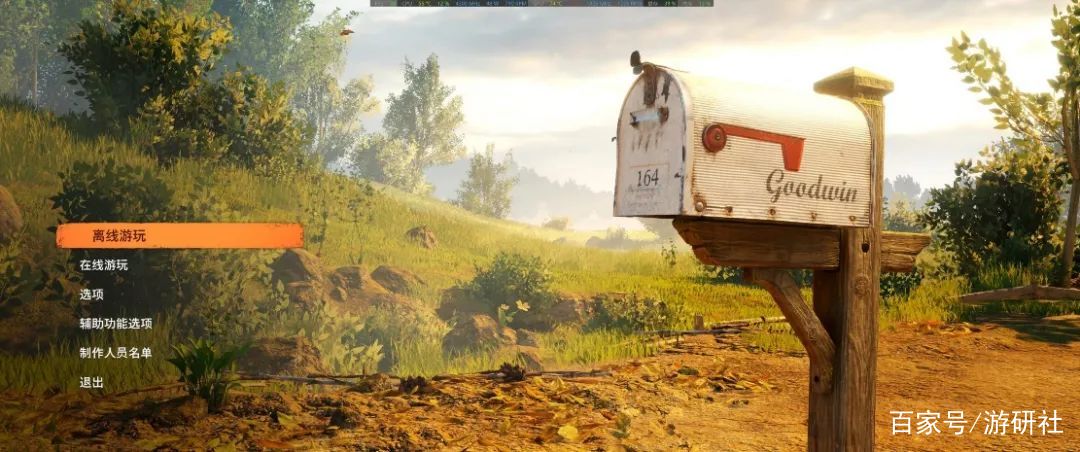Show the 制作人员名单 credits
Image resolution: width=1080 pixels, height=452 pixels.
[116, 352]
